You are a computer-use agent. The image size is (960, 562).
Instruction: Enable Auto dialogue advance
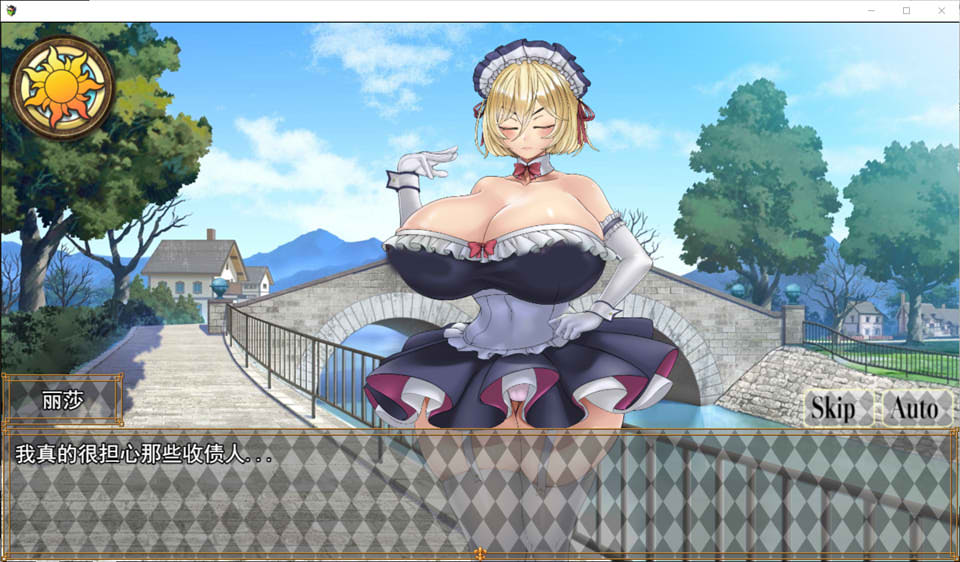point(914,408)
